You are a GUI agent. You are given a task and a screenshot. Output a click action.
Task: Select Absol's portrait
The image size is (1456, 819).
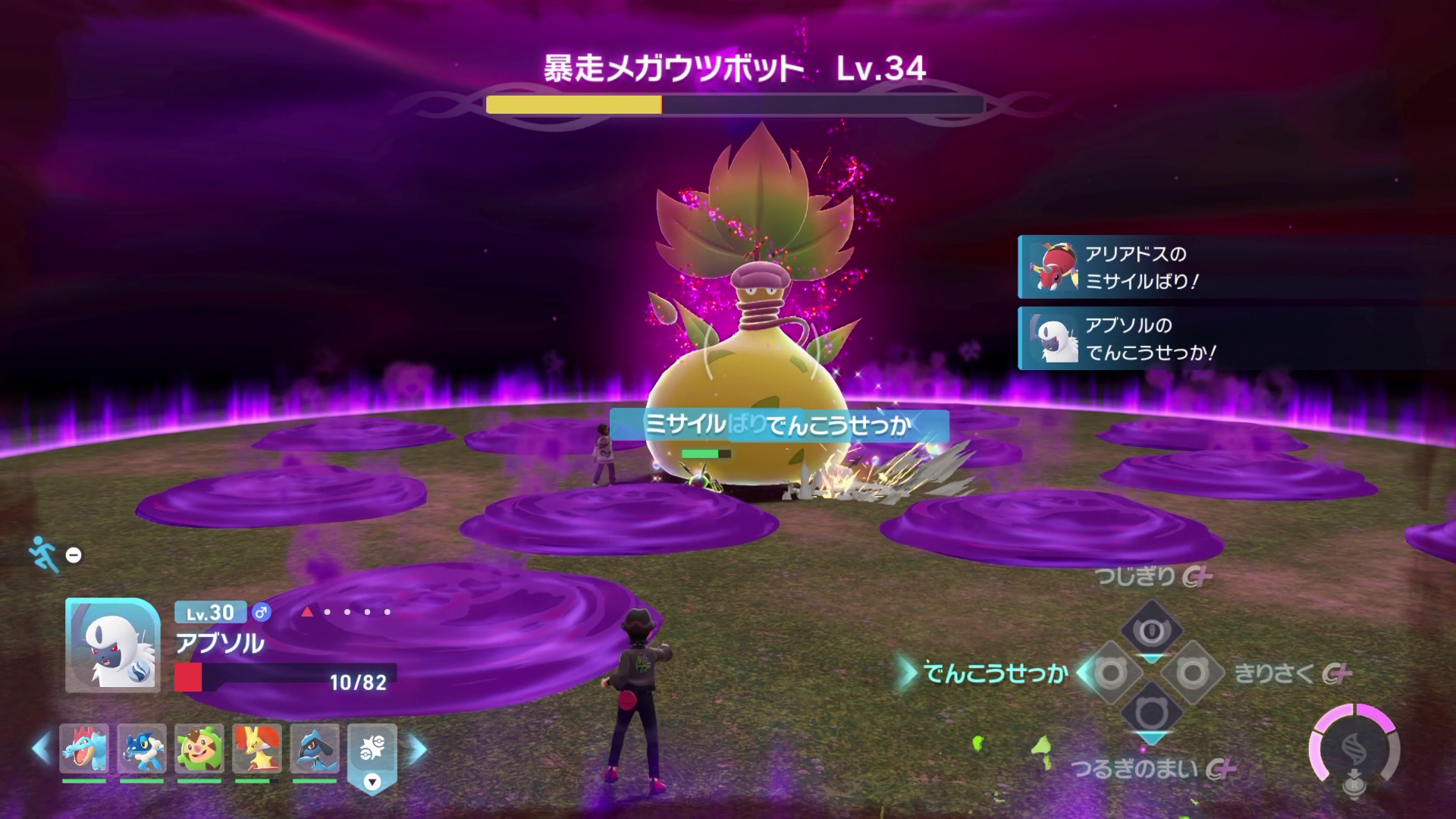pos(112,645)
